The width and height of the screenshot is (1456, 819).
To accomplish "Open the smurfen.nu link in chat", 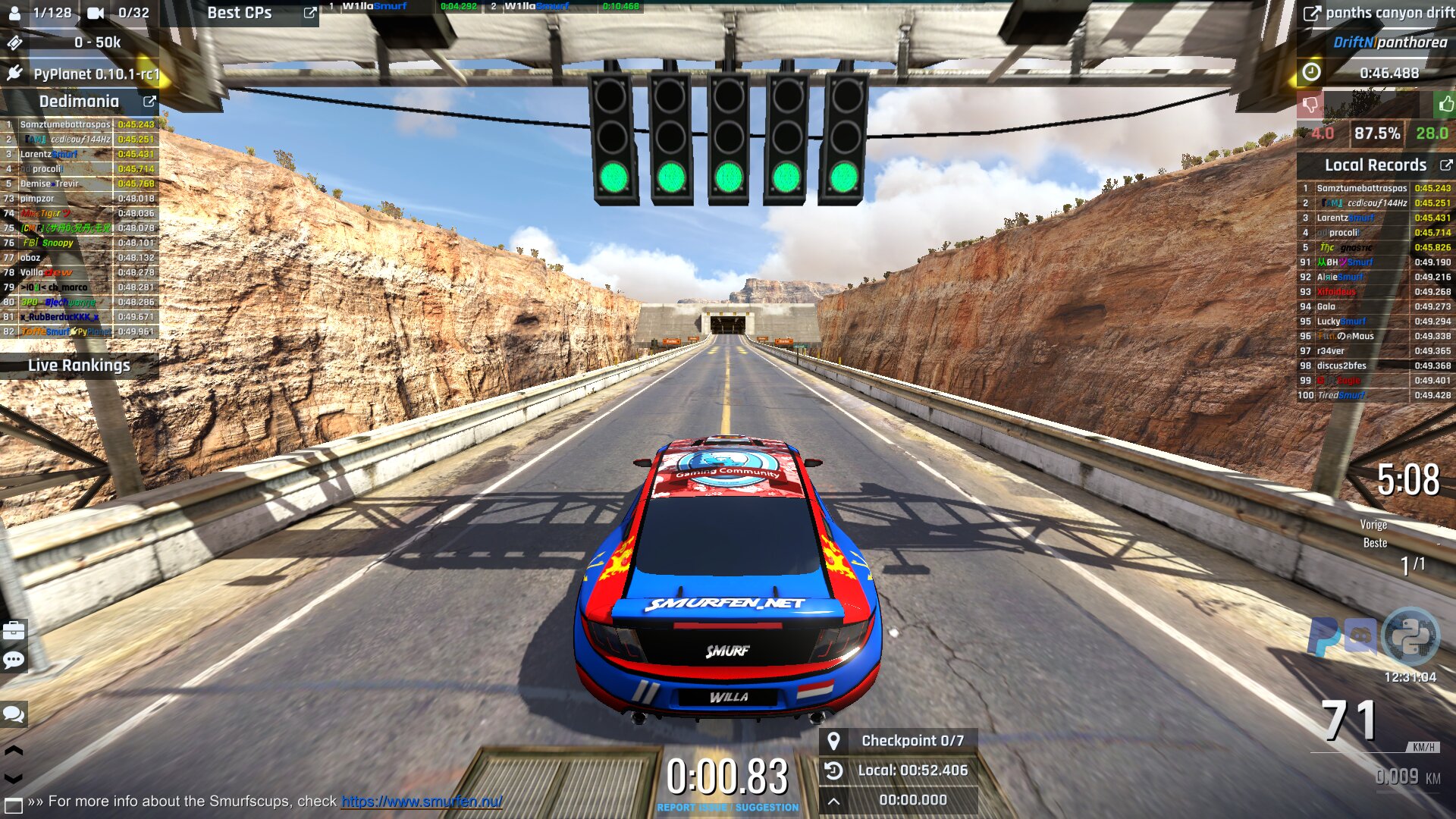I will tap(422, 802).
